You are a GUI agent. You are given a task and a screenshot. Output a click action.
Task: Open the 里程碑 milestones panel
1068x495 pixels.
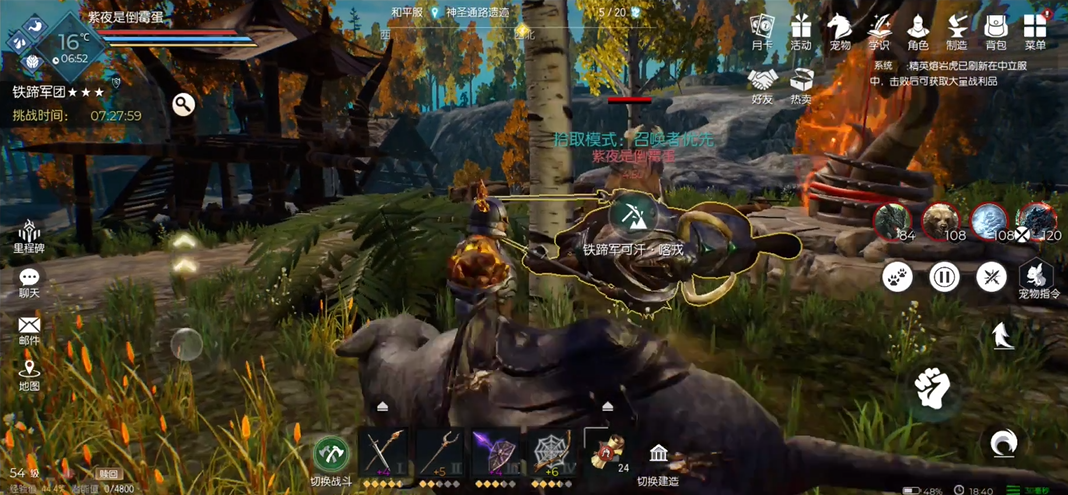[x=29, y=235]
